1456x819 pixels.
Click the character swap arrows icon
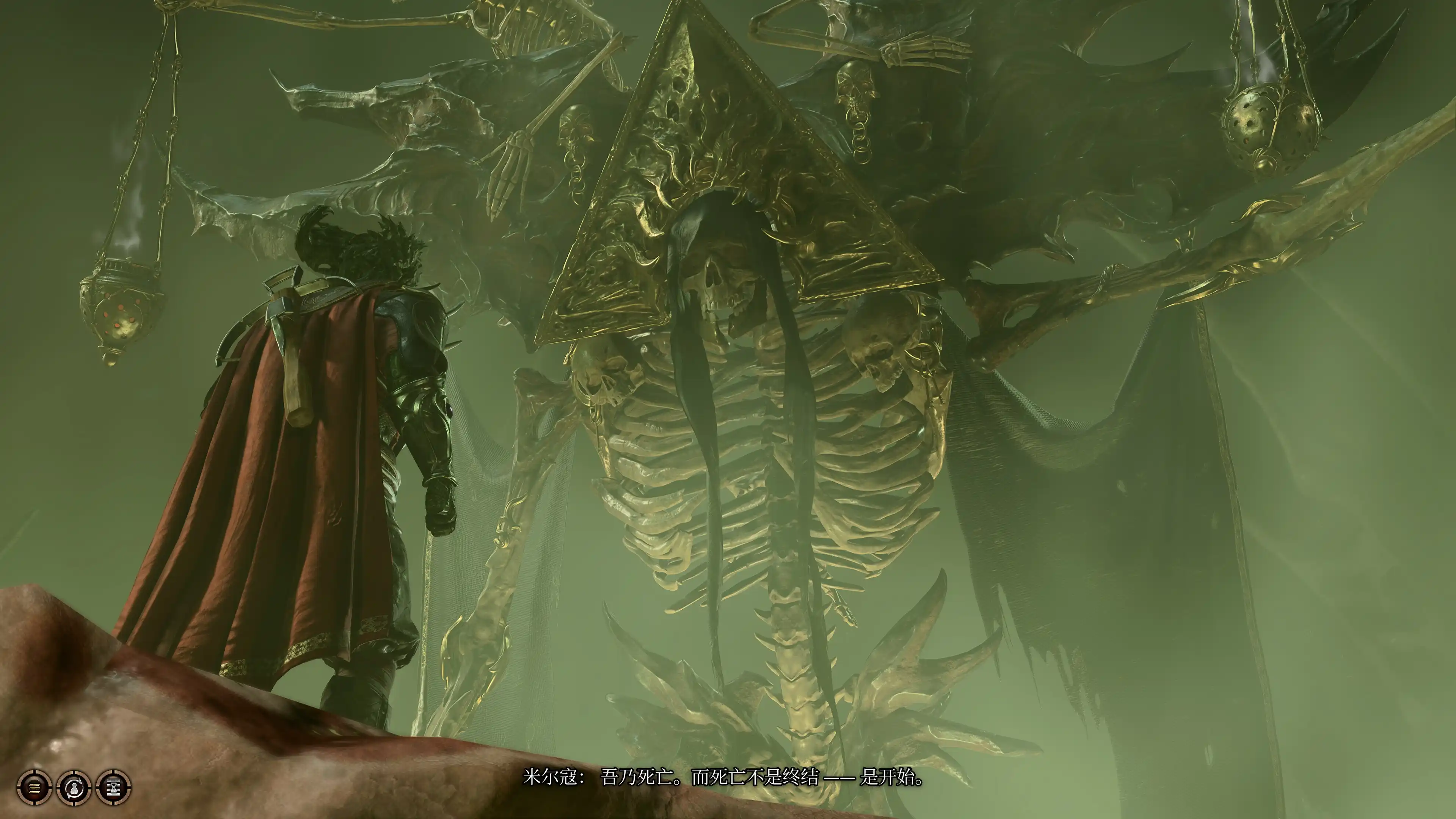tap(74, 787)
